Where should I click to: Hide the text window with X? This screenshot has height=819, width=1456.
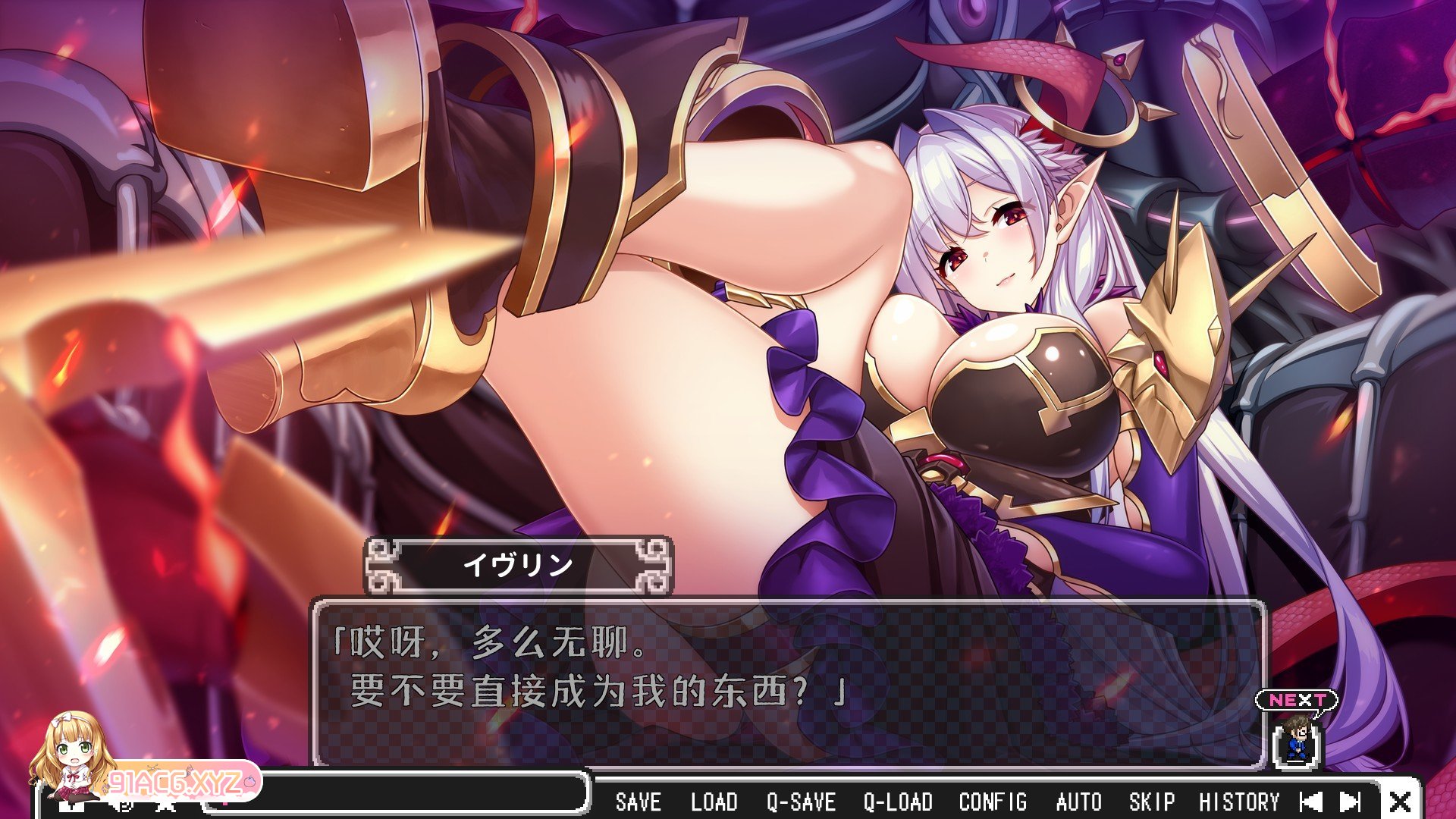[x=1400, y=802]
